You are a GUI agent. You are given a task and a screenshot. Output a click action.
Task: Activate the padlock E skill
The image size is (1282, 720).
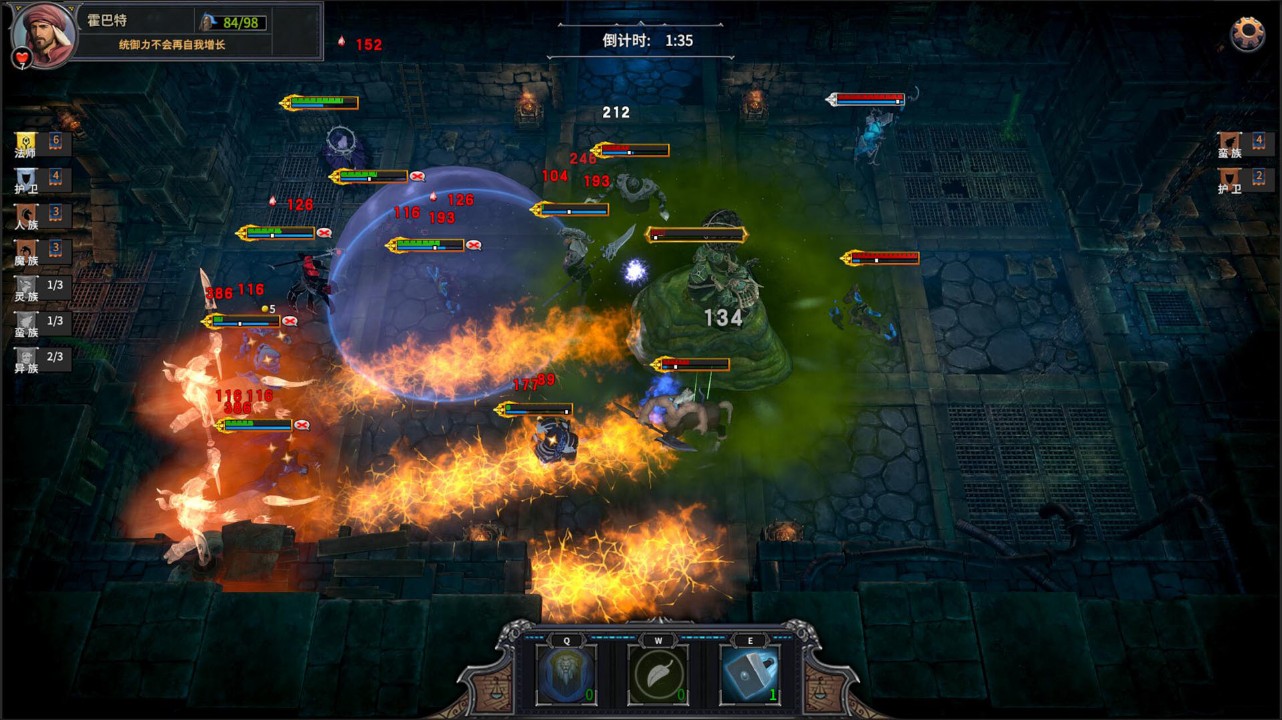749,675
